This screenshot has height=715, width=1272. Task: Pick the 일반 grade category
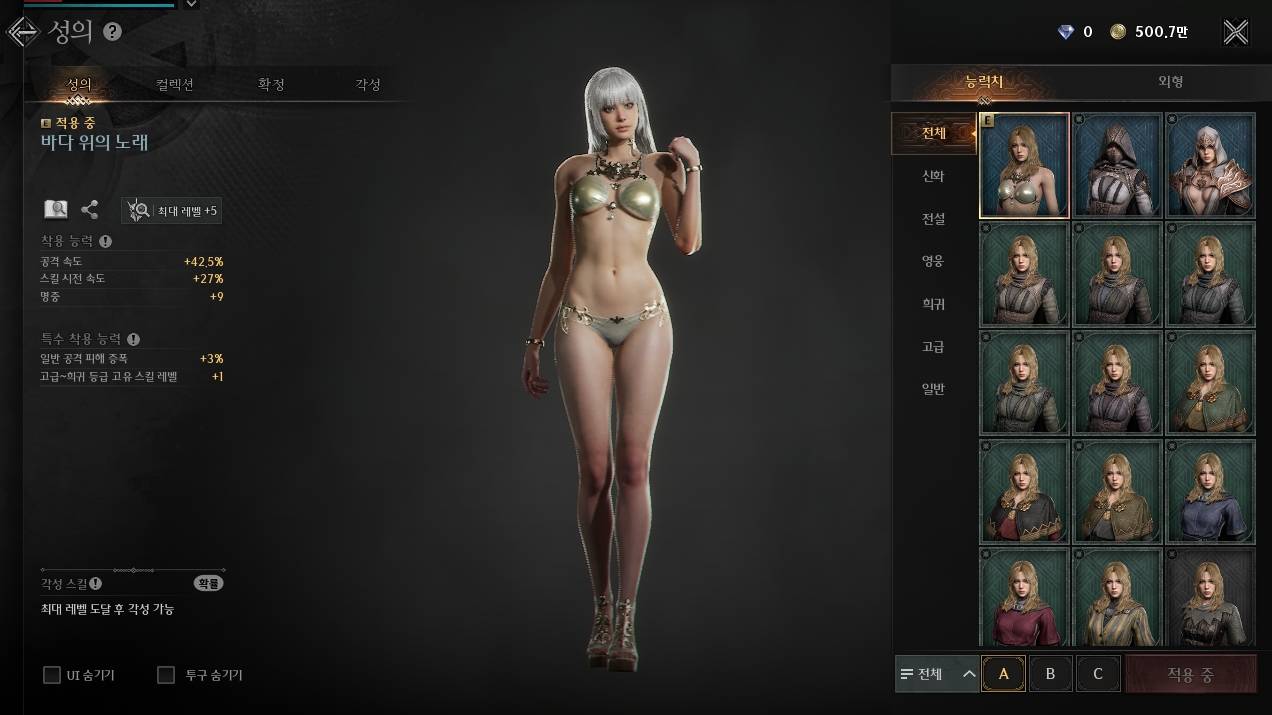(x=933, y=389)
